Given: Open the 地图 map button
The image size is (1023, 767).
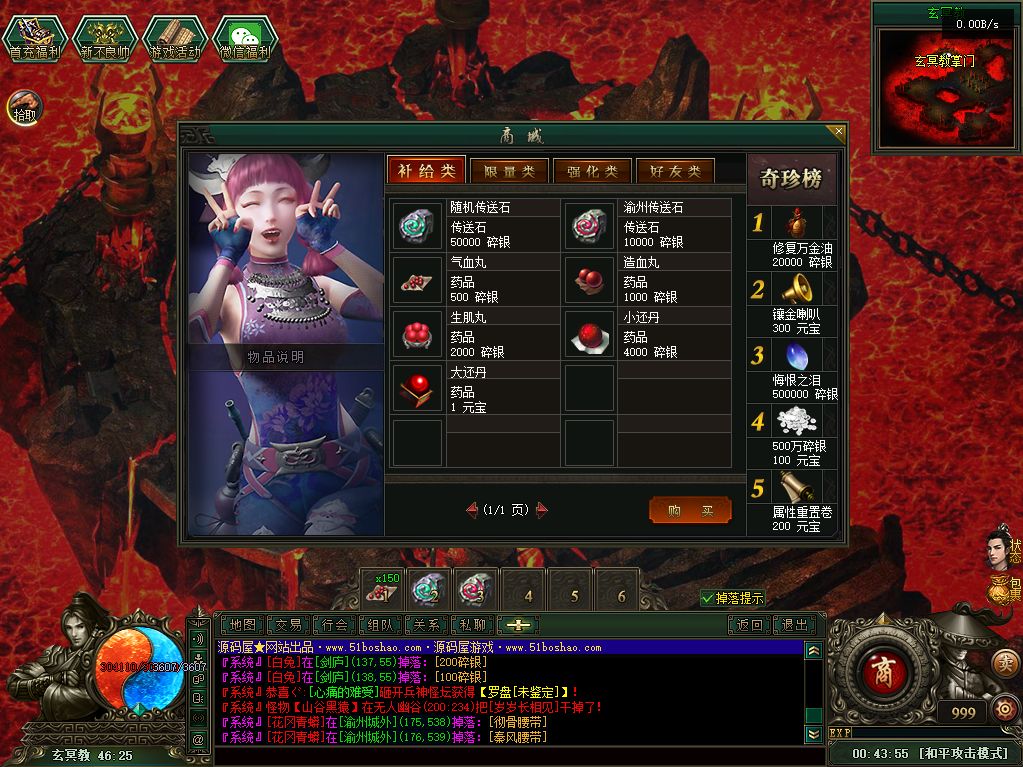Looking at the screenshot, I should pos(243,625).
